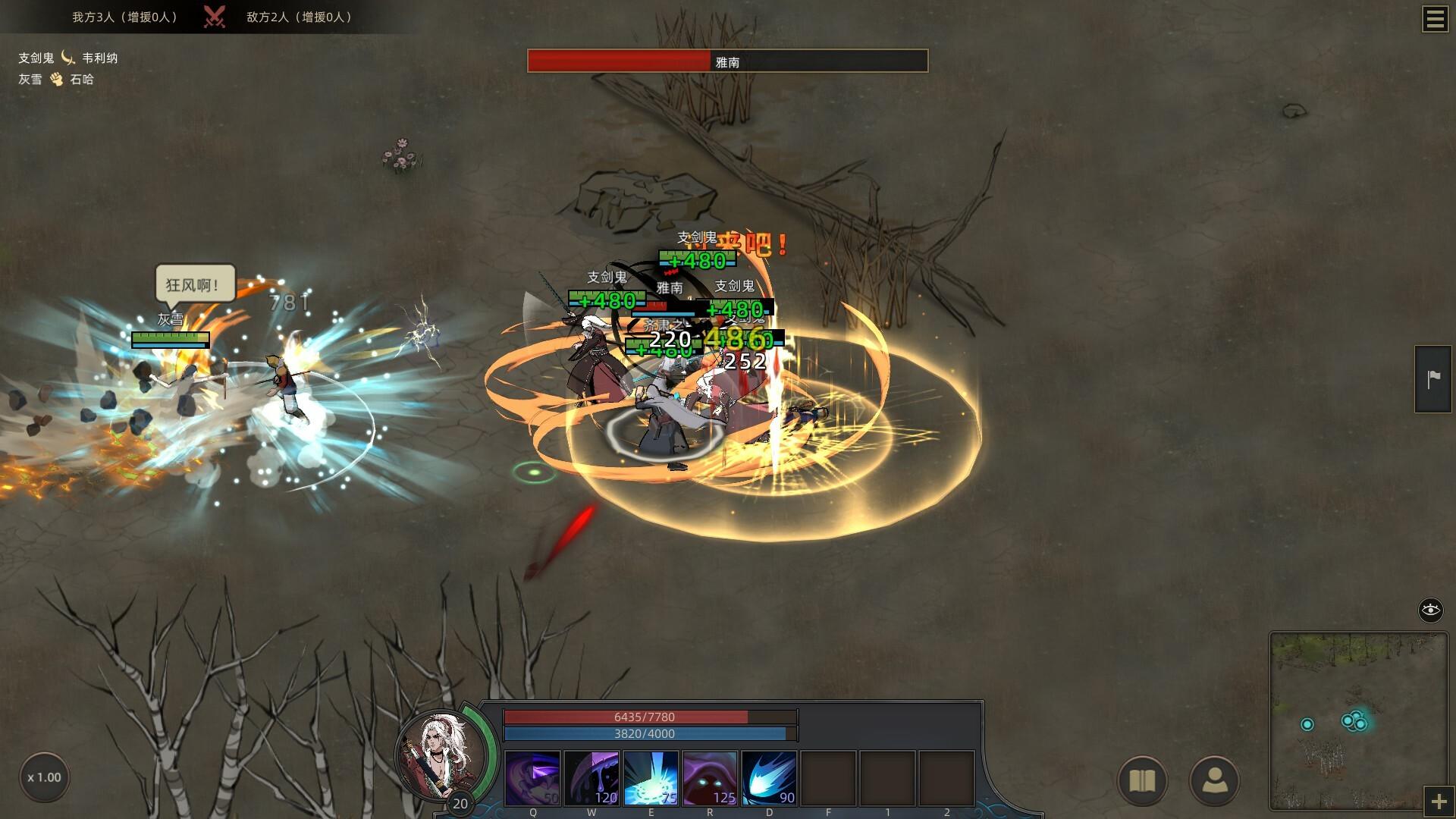This screenshot has height=819, width=1456.
Task: Click the boss health bar labeled 雅南
Action: point(728,62)
